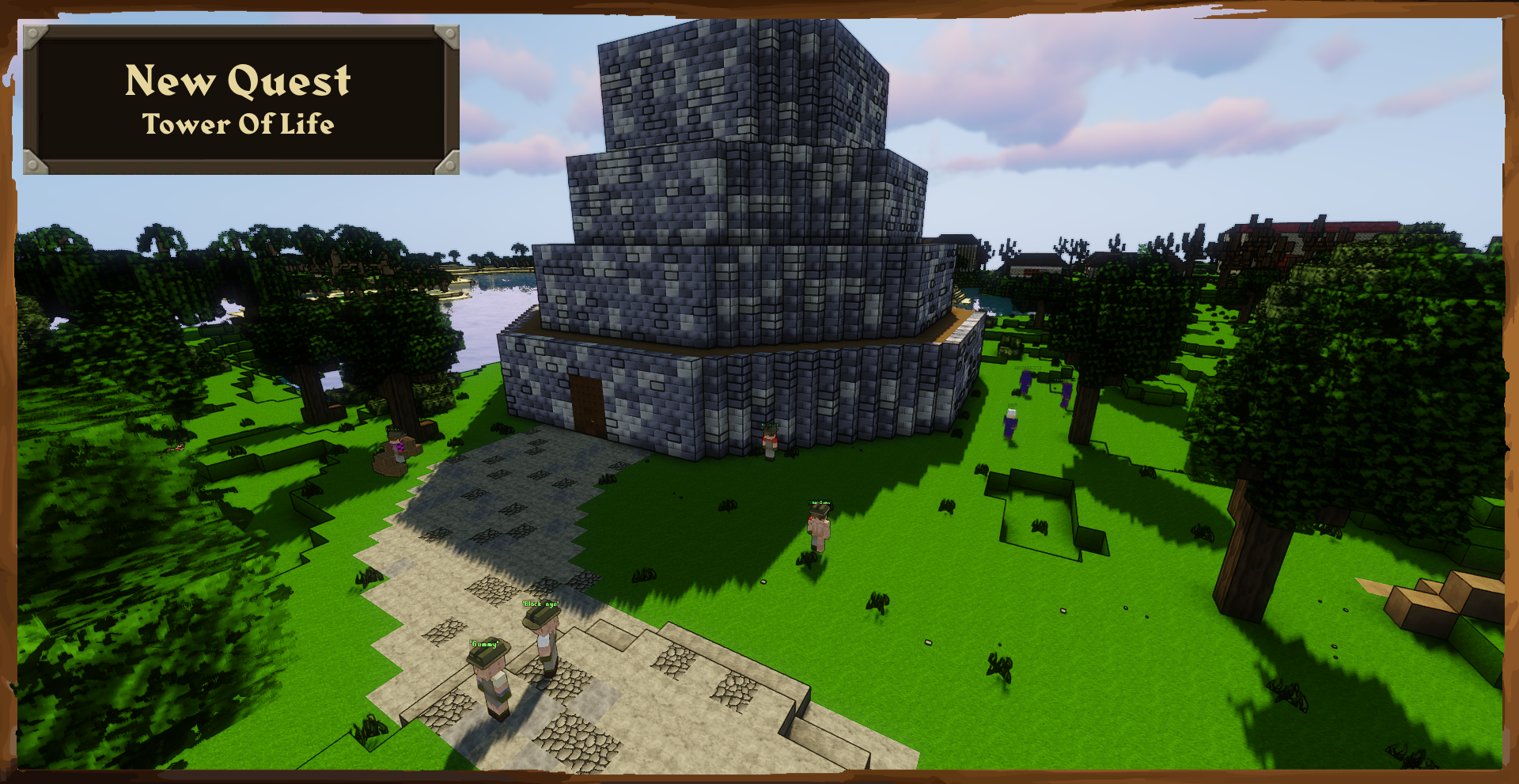Image resolution: width=1519 pixels, height=784 pixels.
Task: Select the white-haired monk in purple robes
Action: [x=1010, y=423]
